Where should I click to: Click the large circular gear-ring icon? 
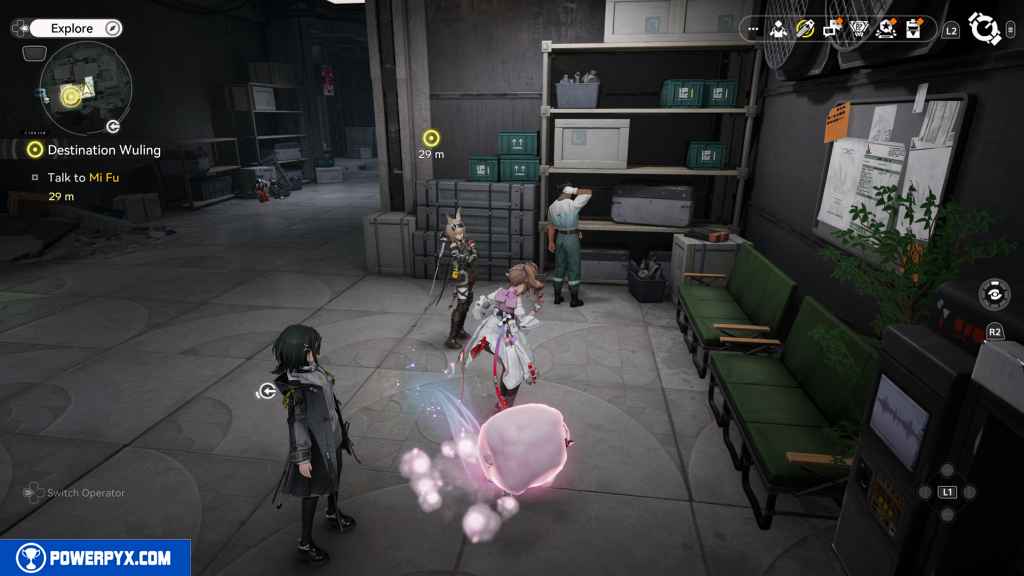point(985,29)
